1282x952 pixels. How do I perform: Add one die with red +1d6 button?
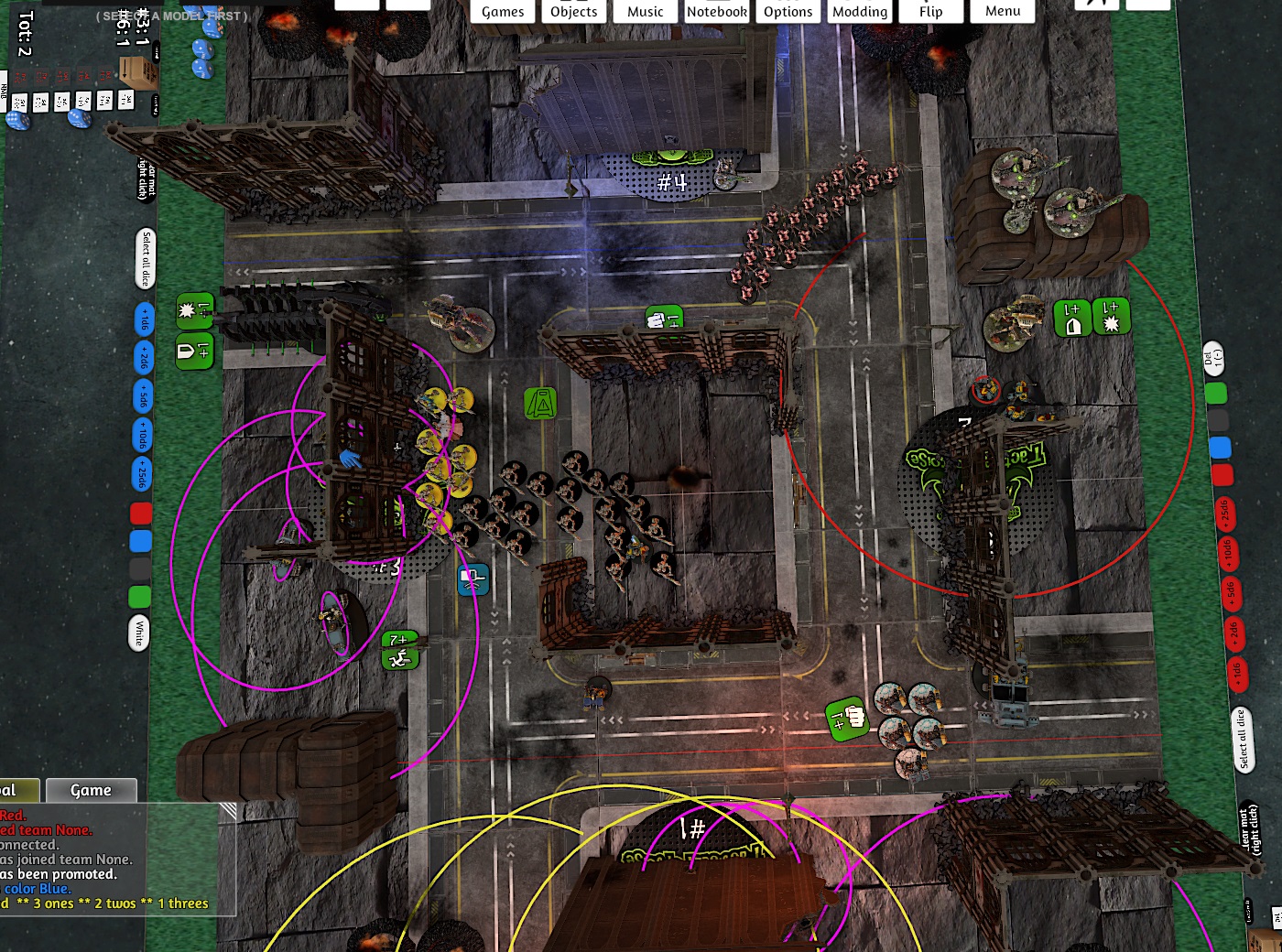pos(1236,671)
